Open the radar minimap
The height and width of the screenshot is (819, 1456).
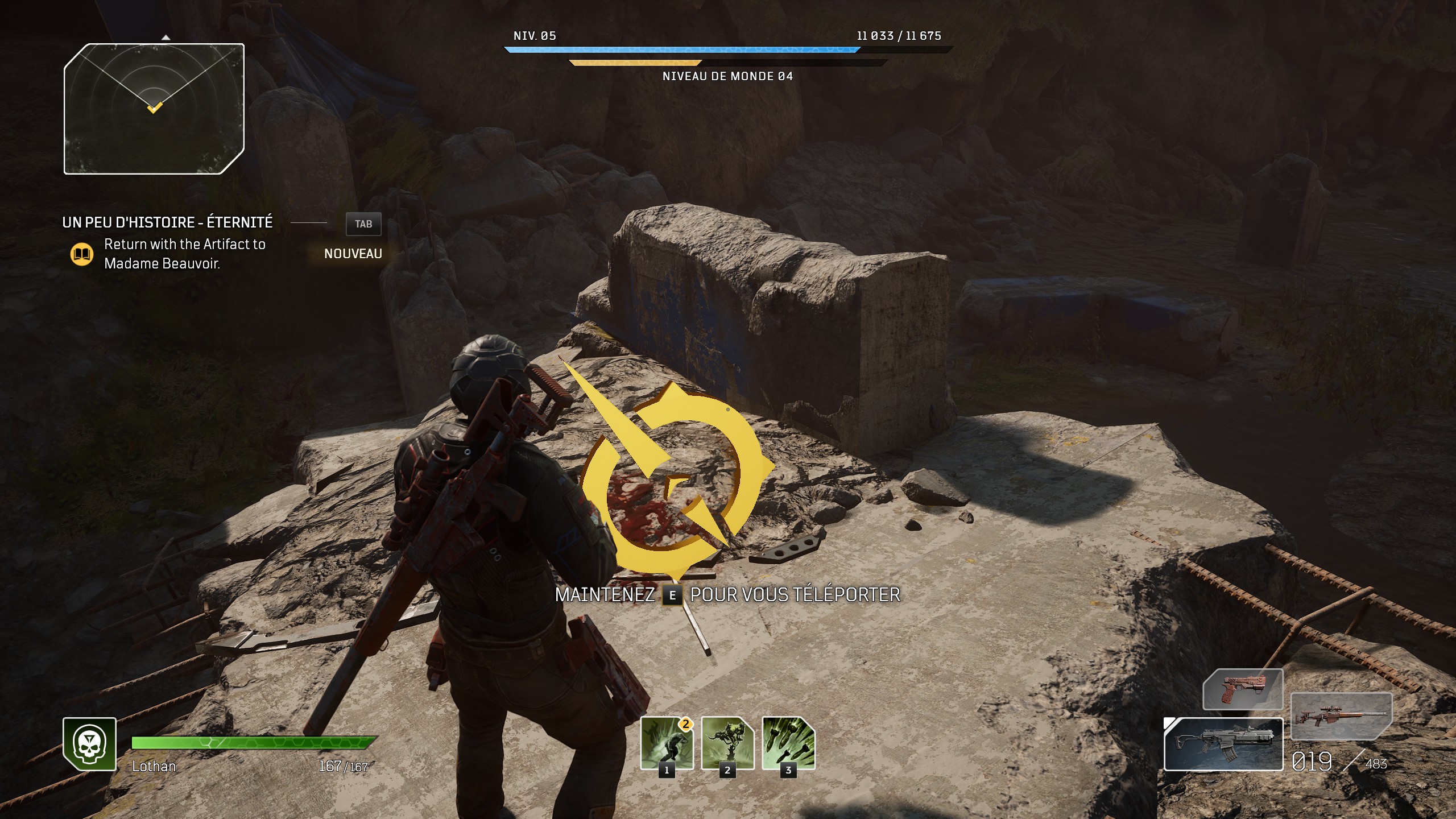tap(154, 109)
